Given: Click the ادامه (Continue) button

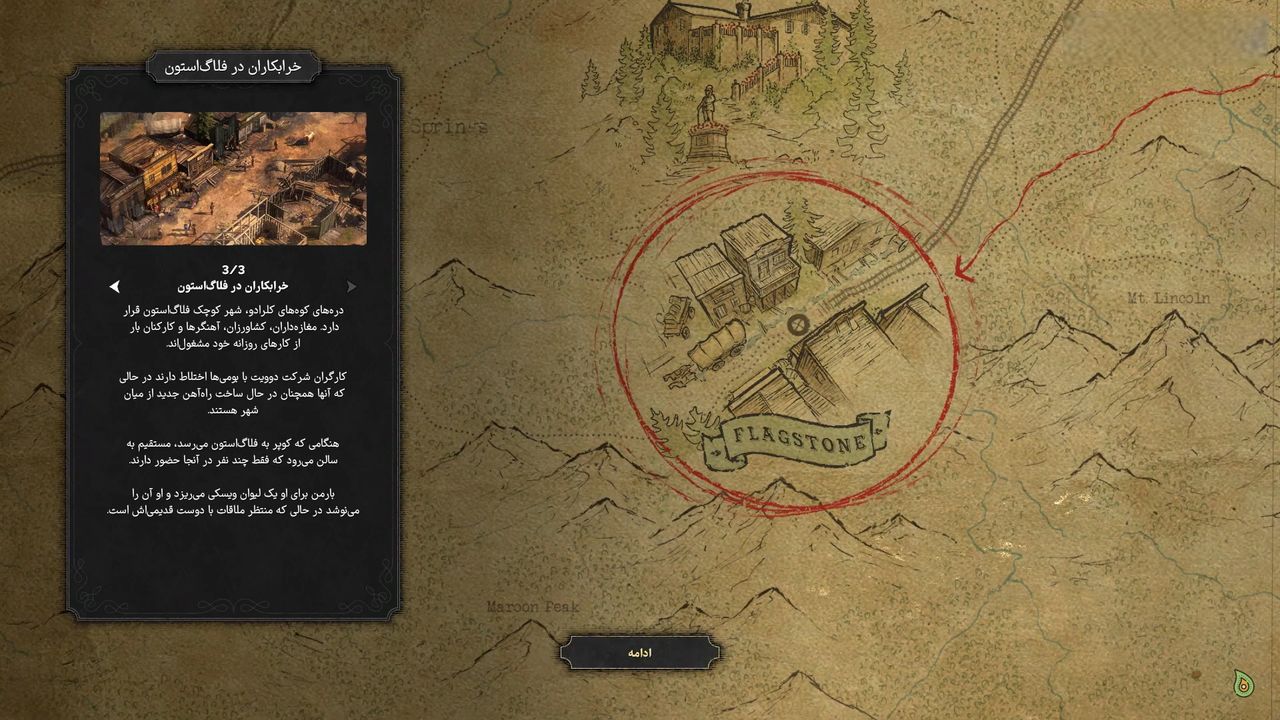Looking at the screenshot, I should 639,653.
